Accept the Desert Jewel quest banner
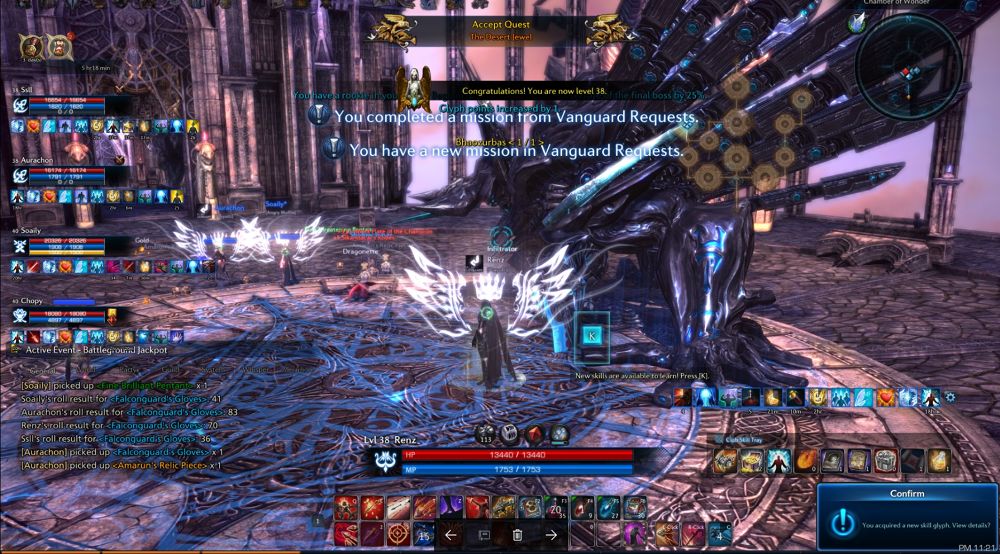The height and width of the screenshot is (554, 1000). pos(502,30)
